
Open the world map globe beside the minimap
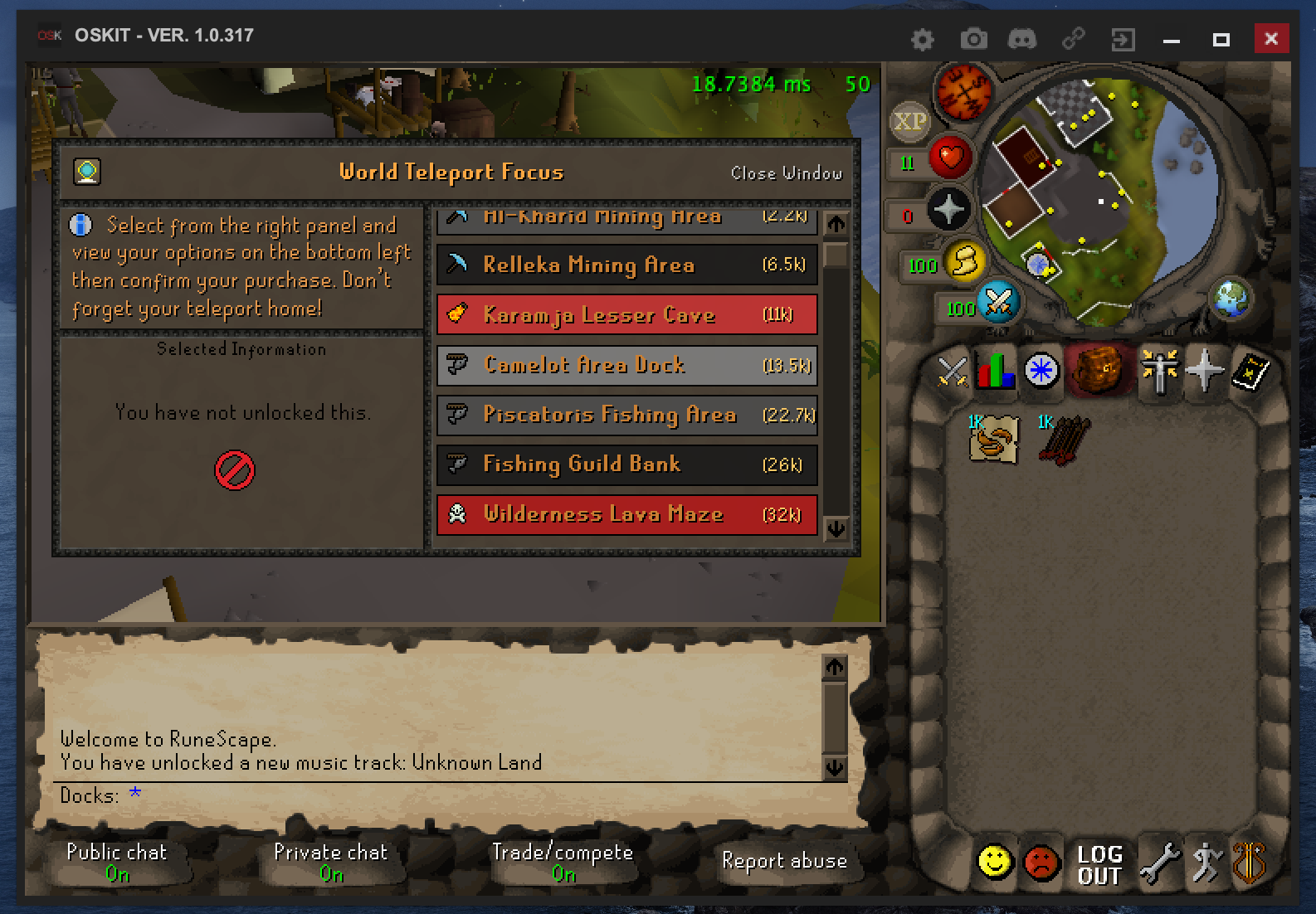coord(1231,300)
